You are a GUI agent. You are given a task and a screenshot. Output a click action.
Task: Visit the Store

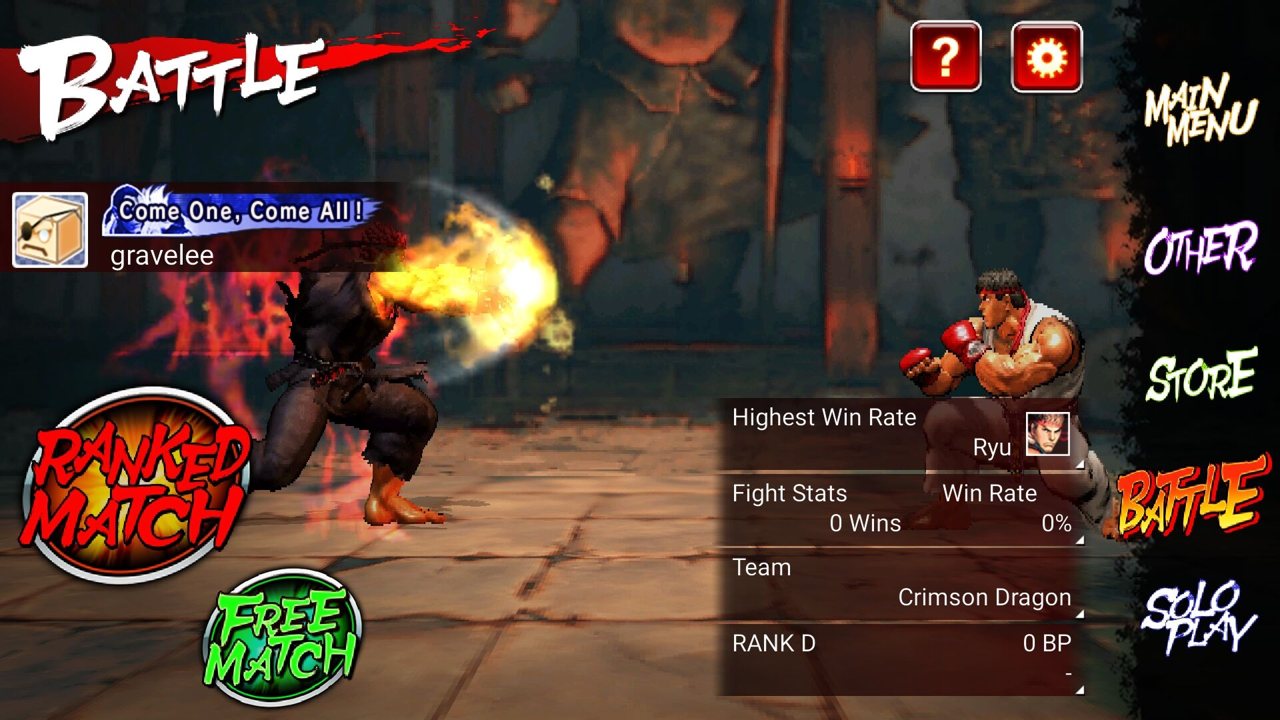pos(1201,376)
